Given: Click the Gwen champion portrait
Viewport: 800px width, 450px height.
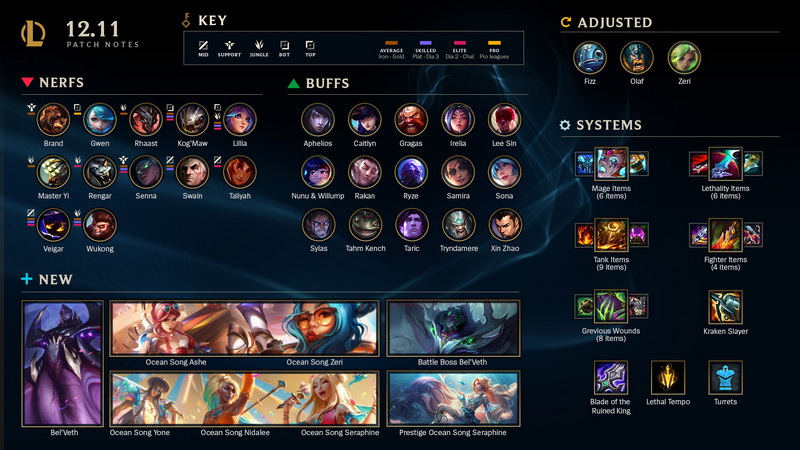Looking at the screenshot, I should click(100, 120).
